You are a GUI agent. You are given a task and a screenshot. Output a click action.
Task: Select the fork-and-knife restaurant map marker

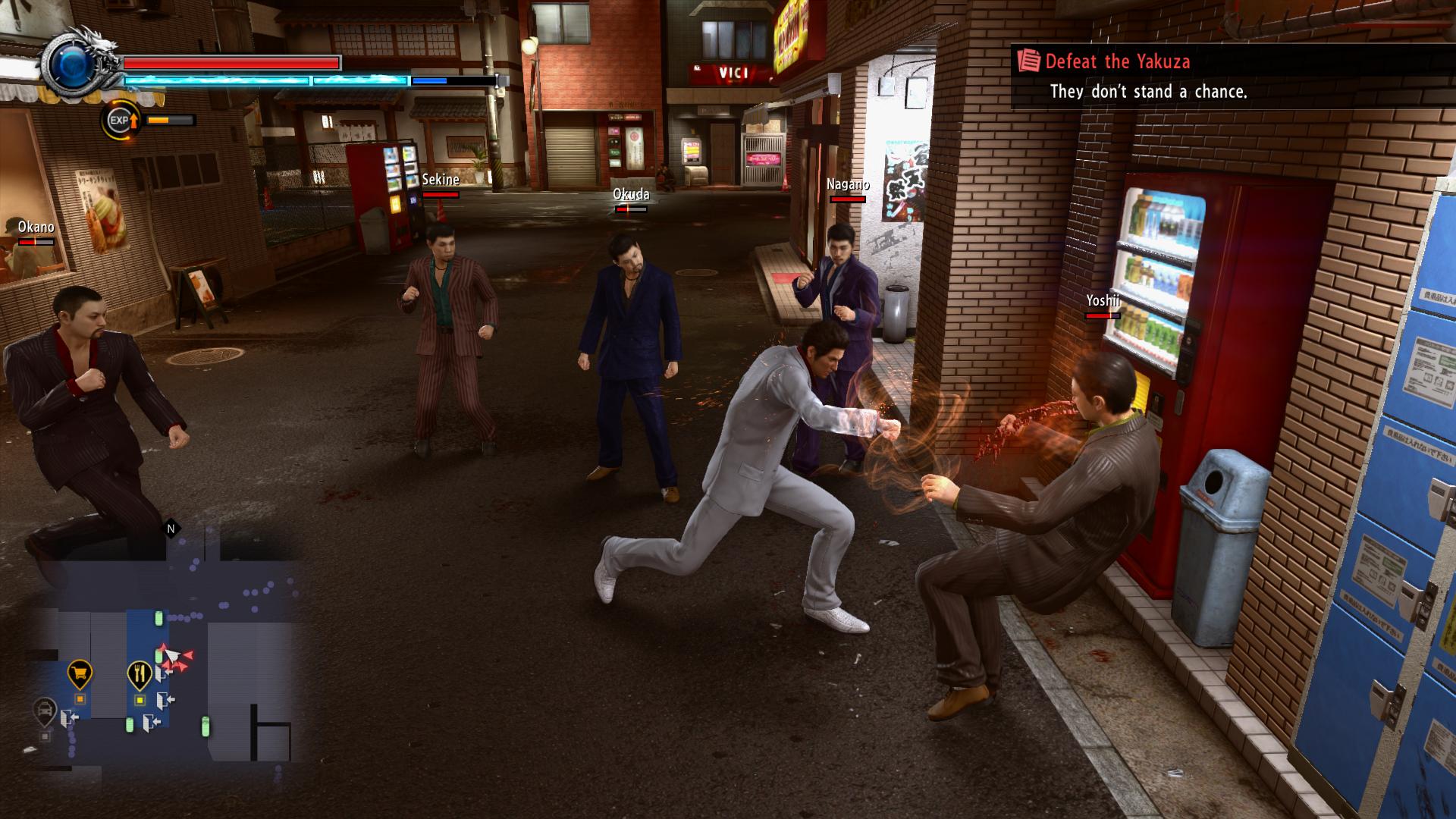[x=140, y=673]
